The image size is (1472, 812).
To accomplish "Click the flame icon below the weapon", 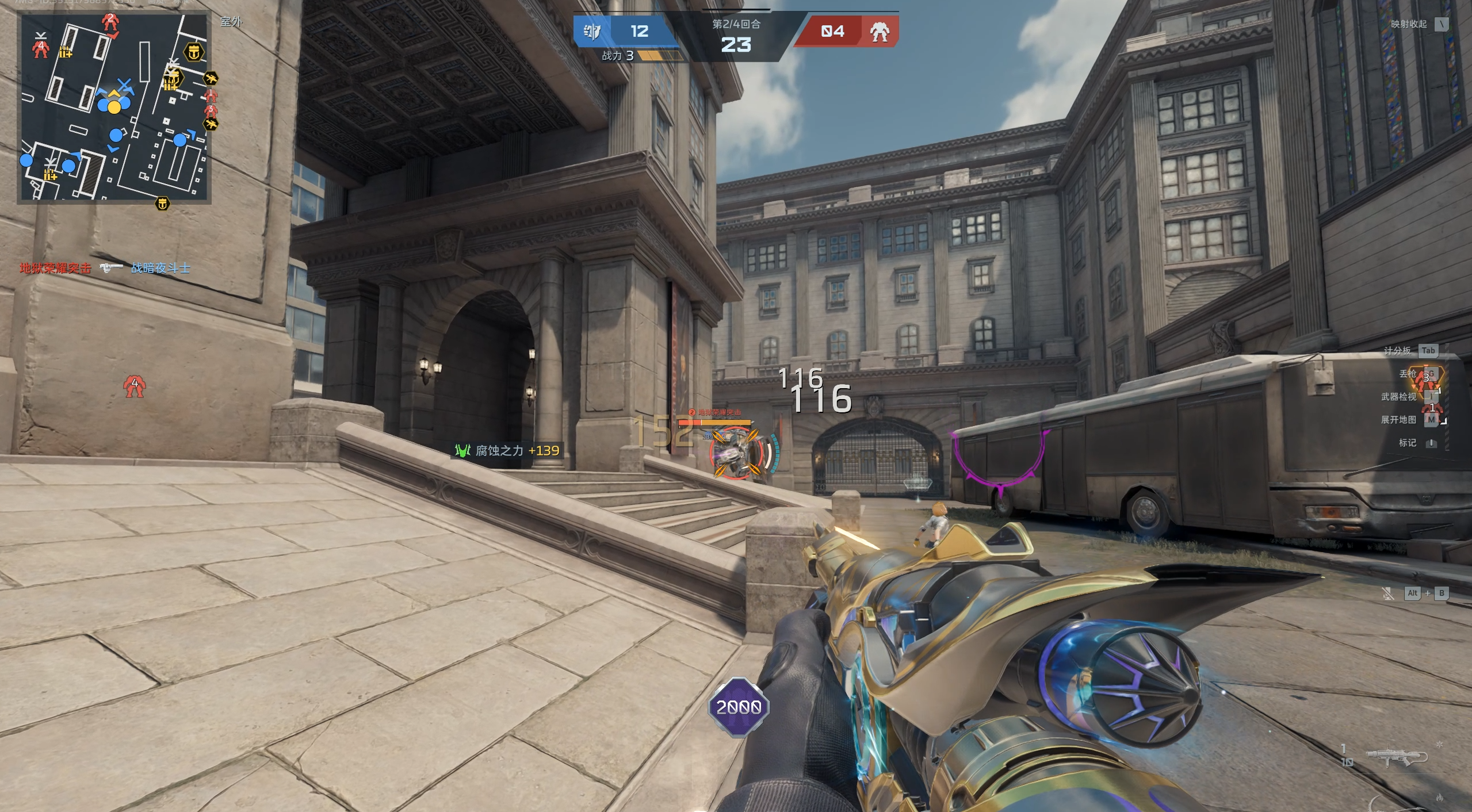I will [x=1439, y=798].
